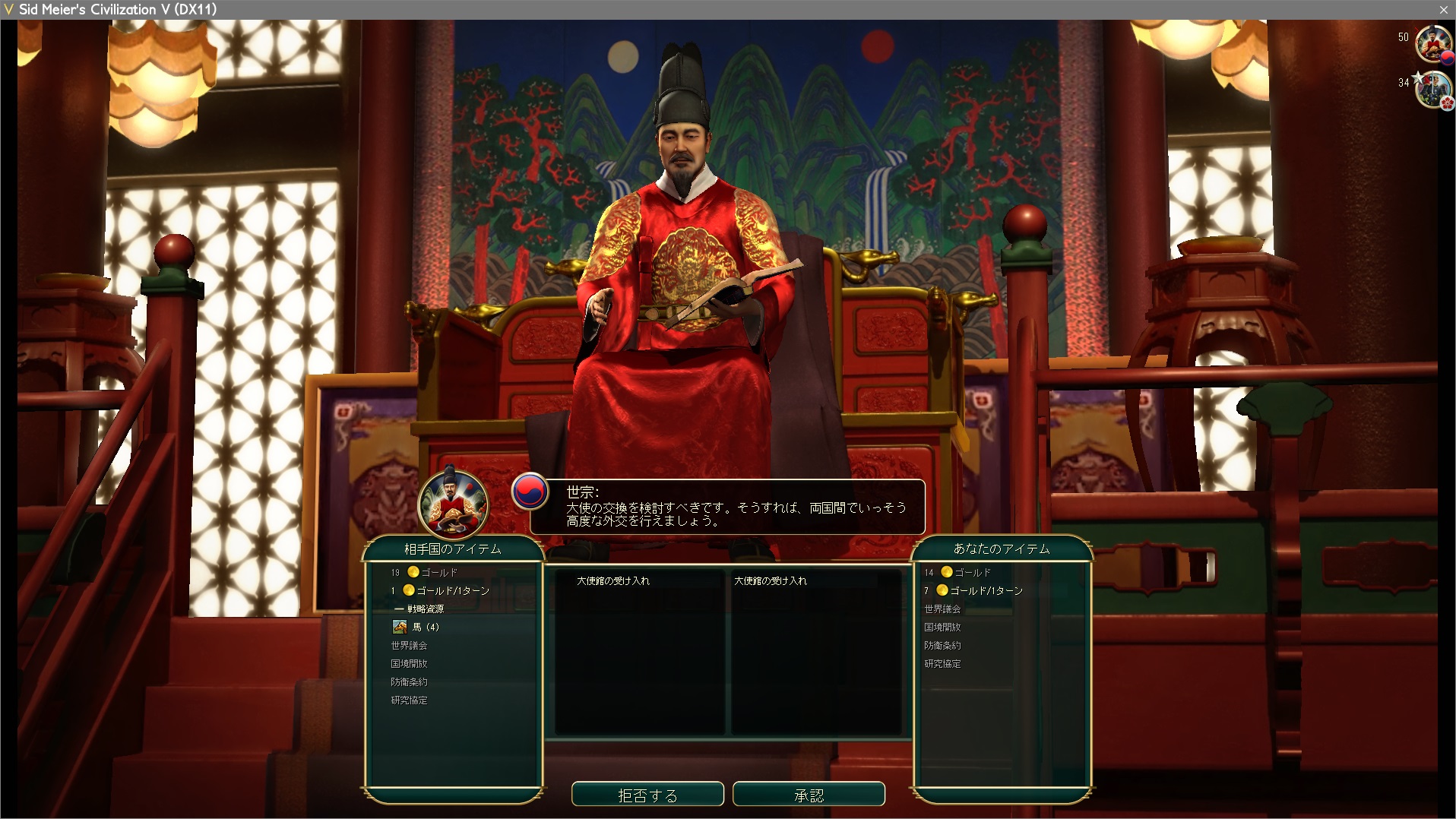The height and width of the screenshot is (819, 1456).
Task: Add Sejong's ゴールド/1ターン to trade
Action: [452, 590]
